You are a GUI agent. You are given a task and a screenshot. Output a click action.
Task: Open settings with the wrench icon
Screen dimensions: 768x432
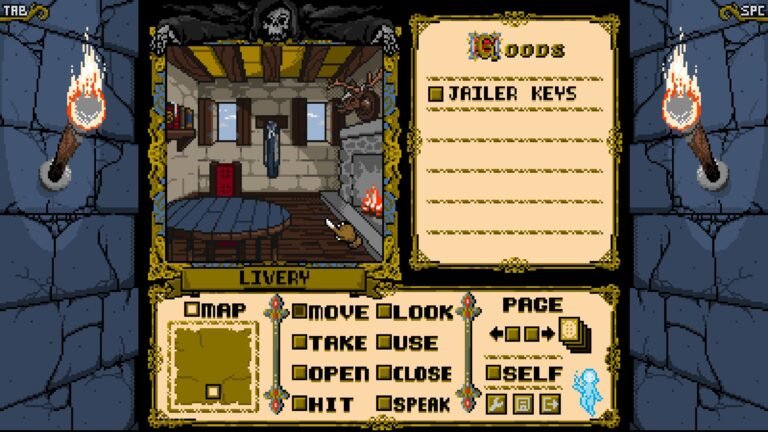pyautogui.click(x=496, y=403)
